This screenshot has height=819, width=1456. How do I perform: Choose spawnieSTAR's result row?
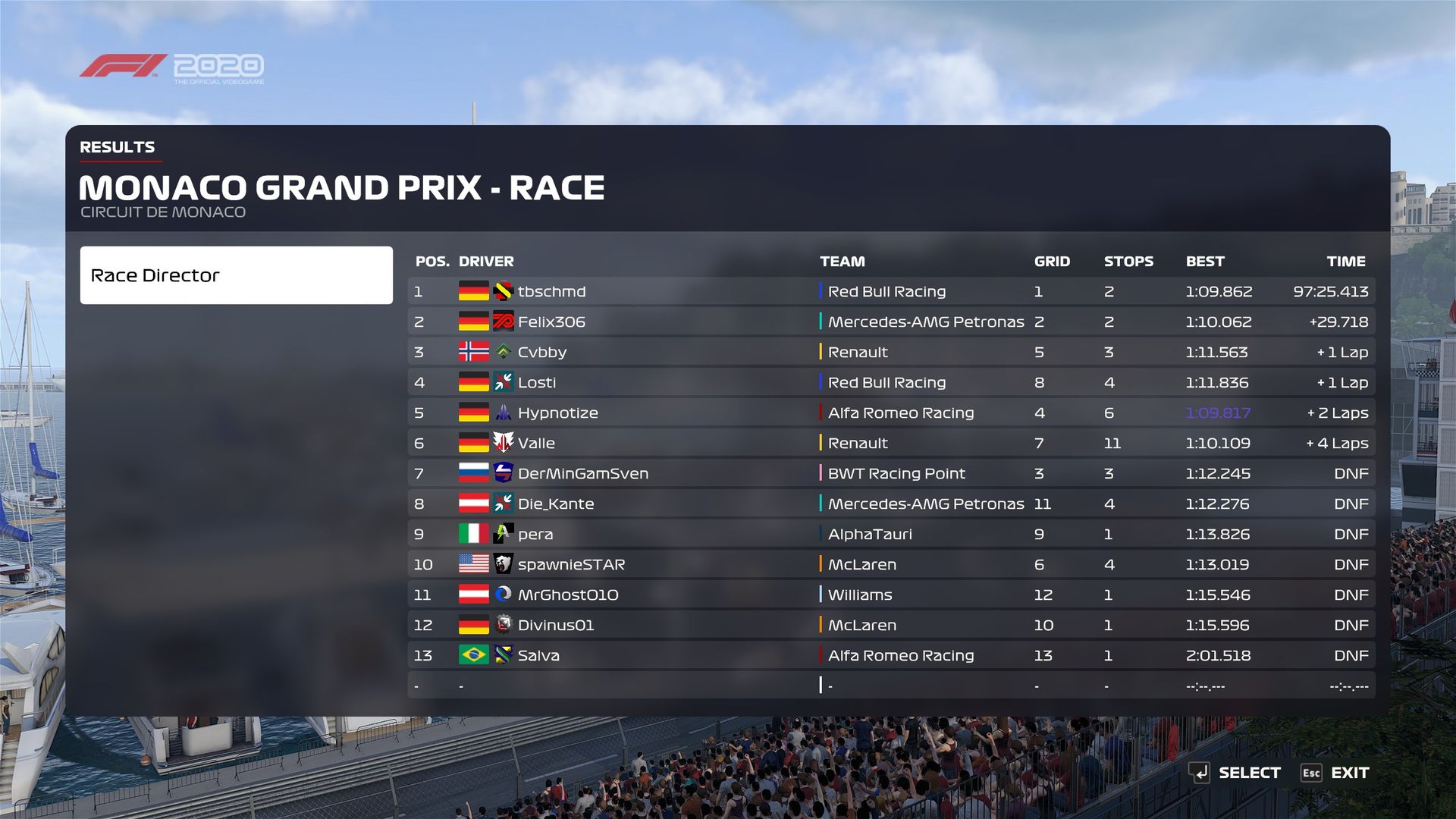891,564
